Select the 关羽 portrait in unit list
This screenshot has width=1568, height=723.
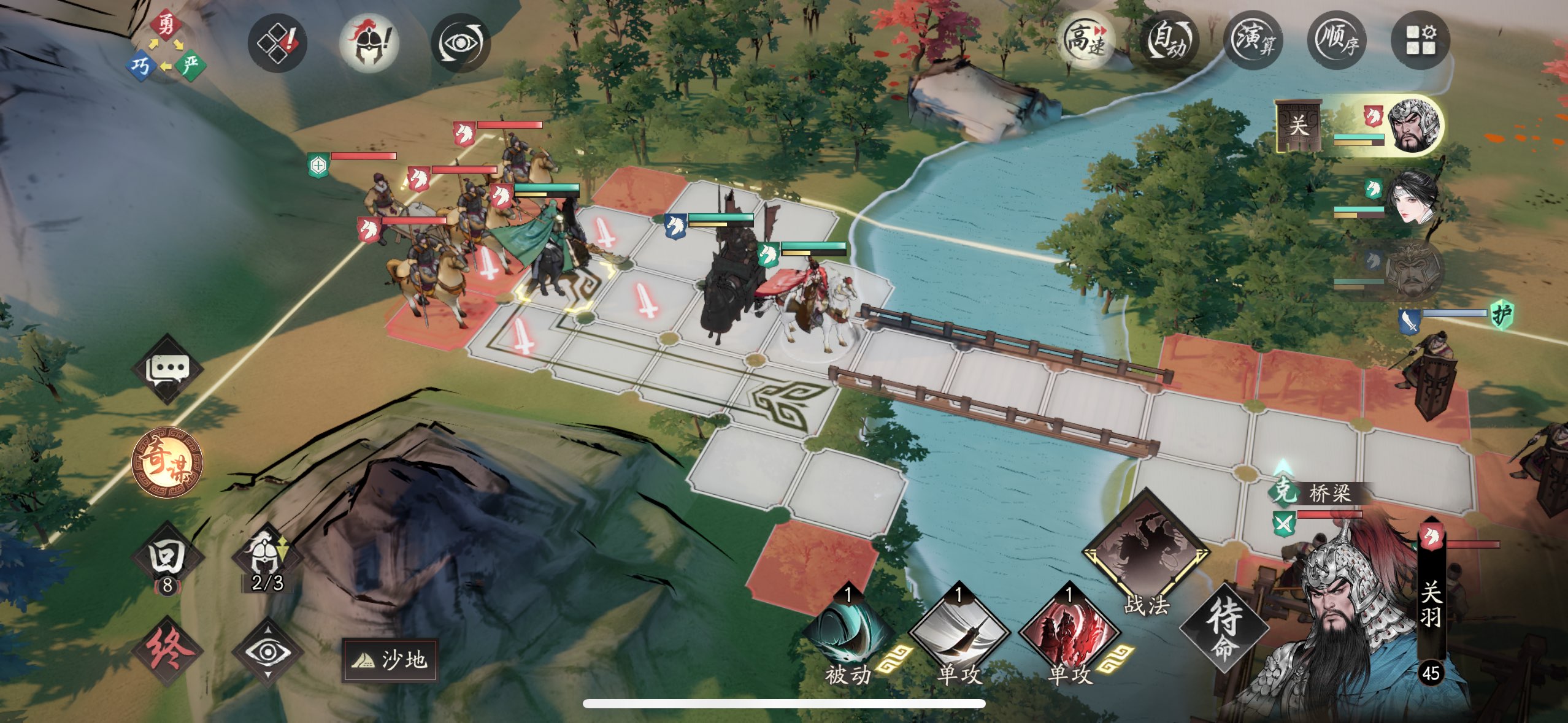pos(1411,126)
